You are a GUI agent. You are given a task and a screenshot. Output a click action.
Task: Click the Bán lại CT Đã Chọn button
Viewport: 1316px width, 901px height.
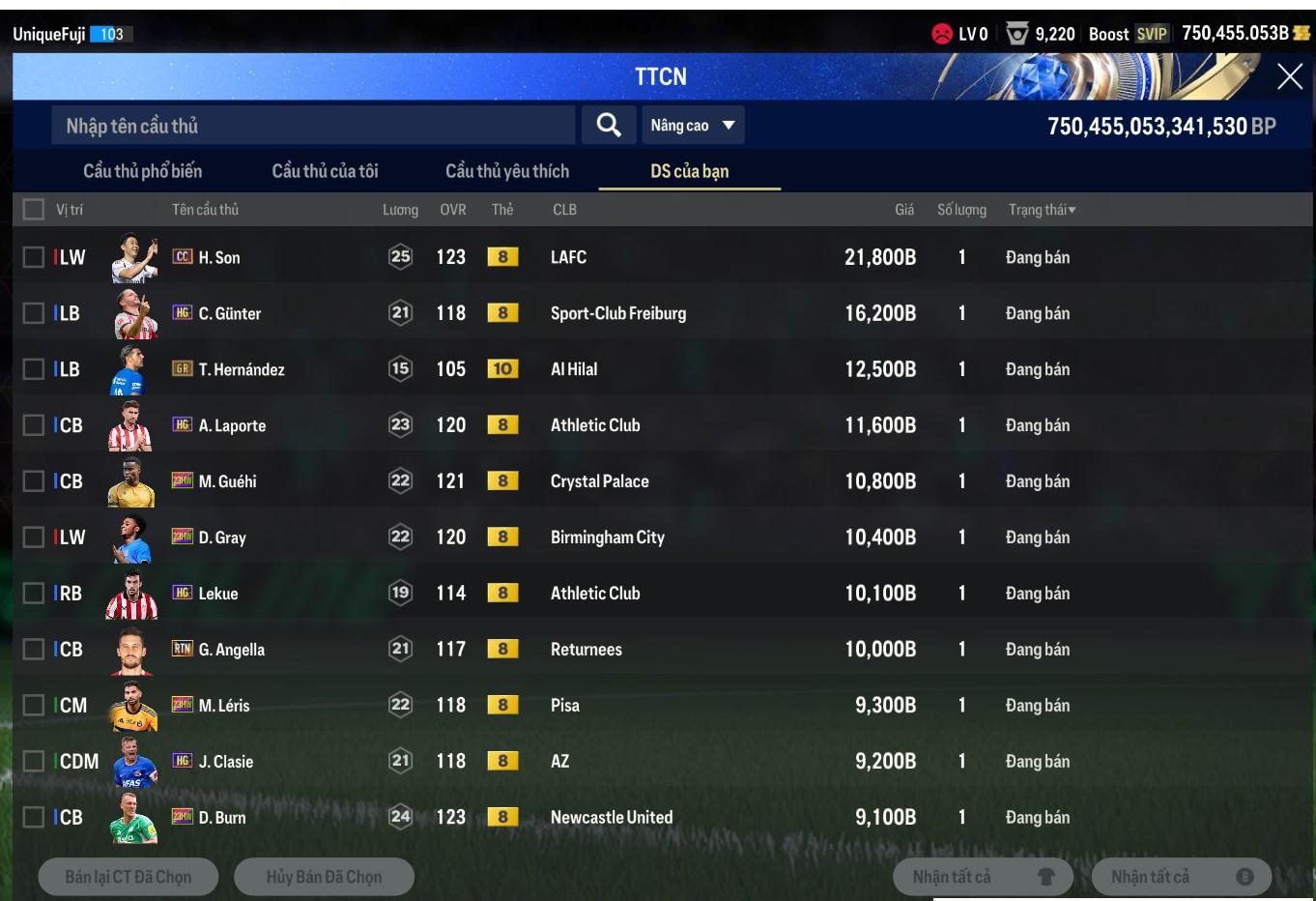coord(129,877)
